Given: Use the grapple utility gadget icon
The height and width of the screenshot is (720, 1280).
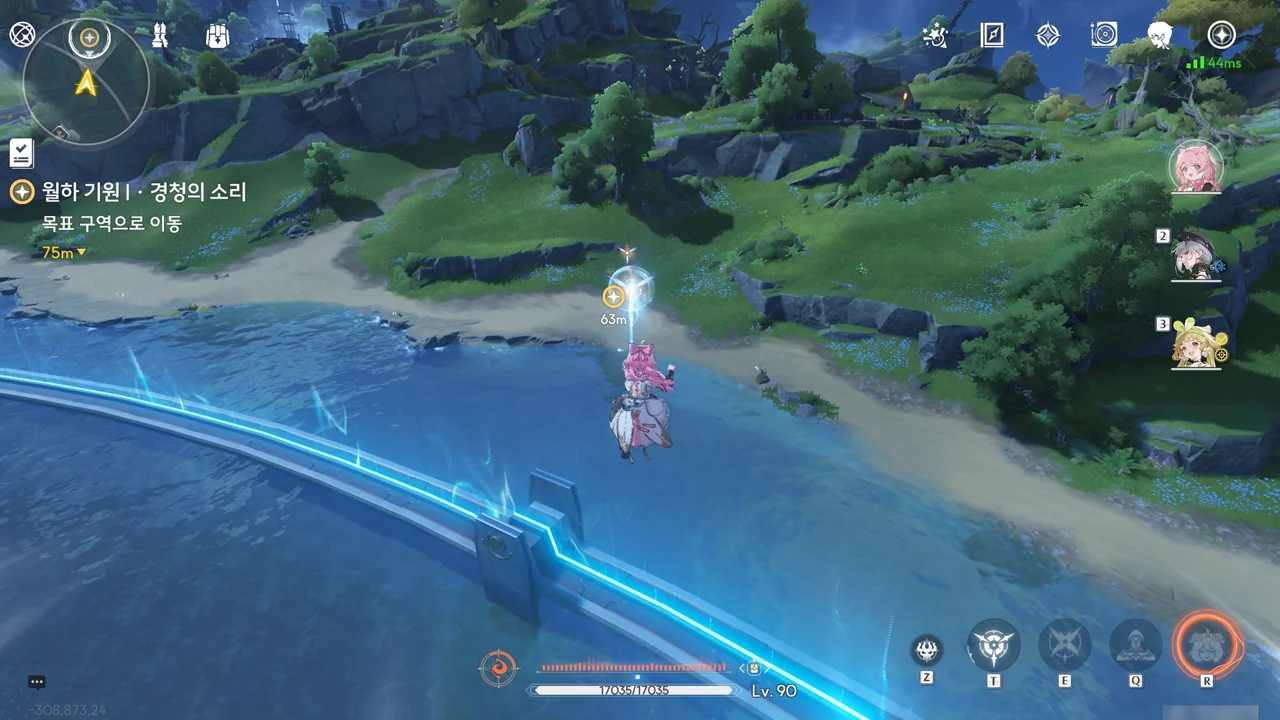Looking at the screenshot, I should [994, 645].
